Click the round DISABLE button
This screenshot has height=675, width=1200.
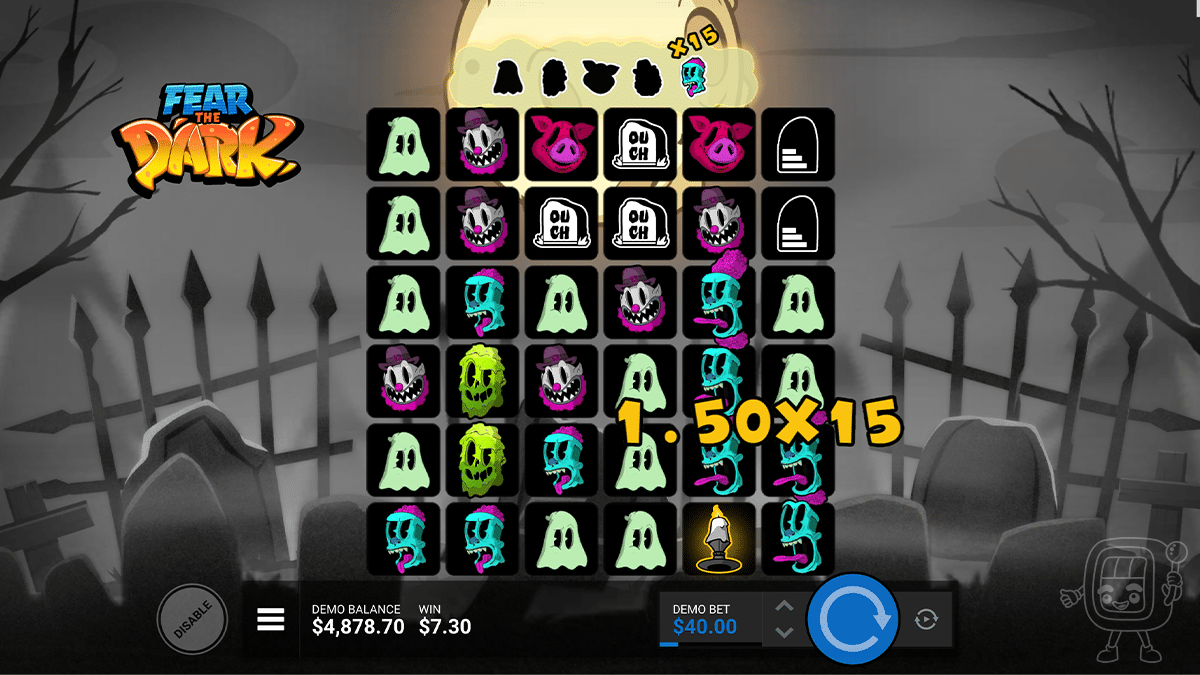point(192,621)
